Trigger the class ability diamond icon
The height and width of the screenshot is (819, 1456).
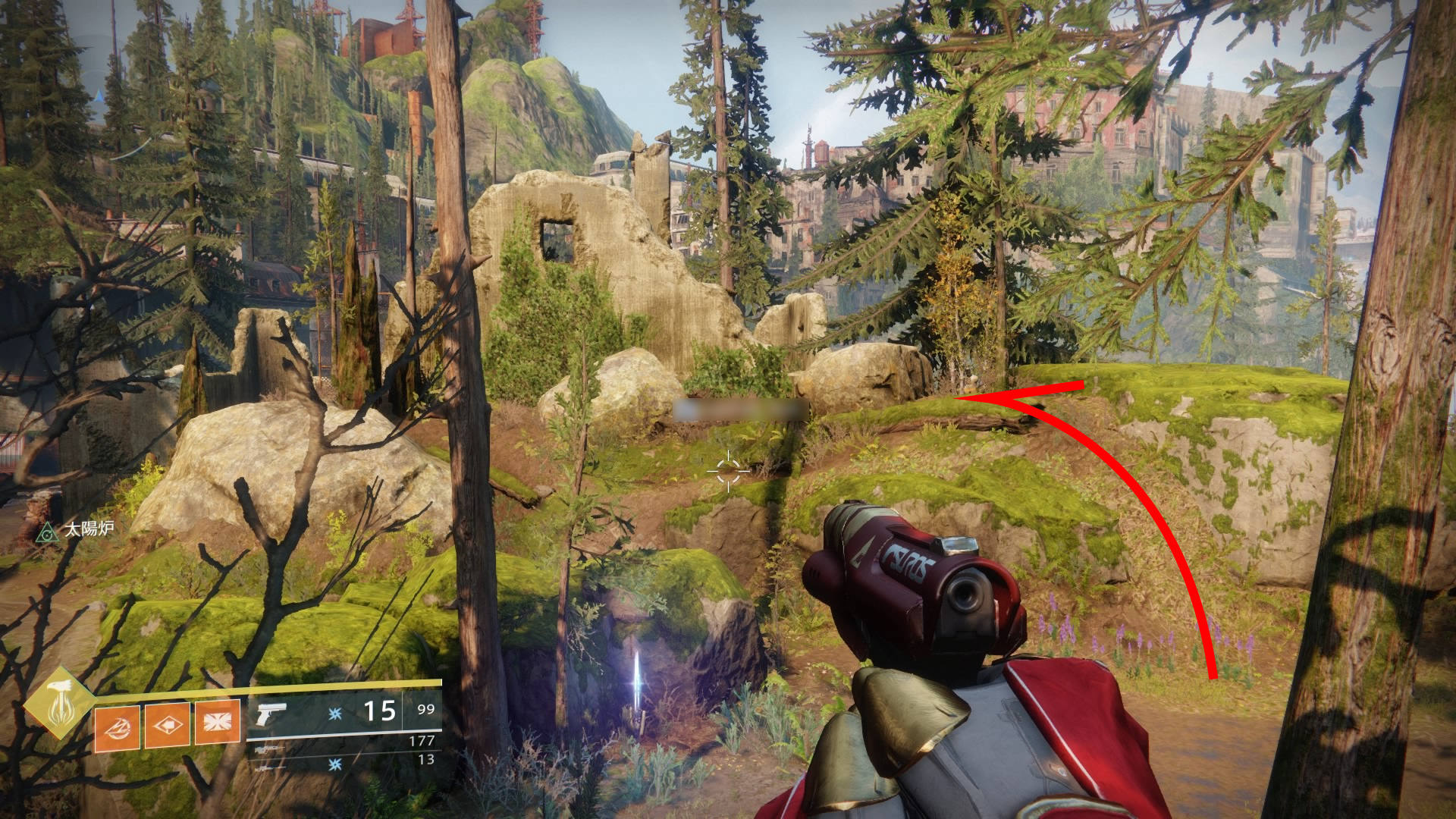click(167, 726)
